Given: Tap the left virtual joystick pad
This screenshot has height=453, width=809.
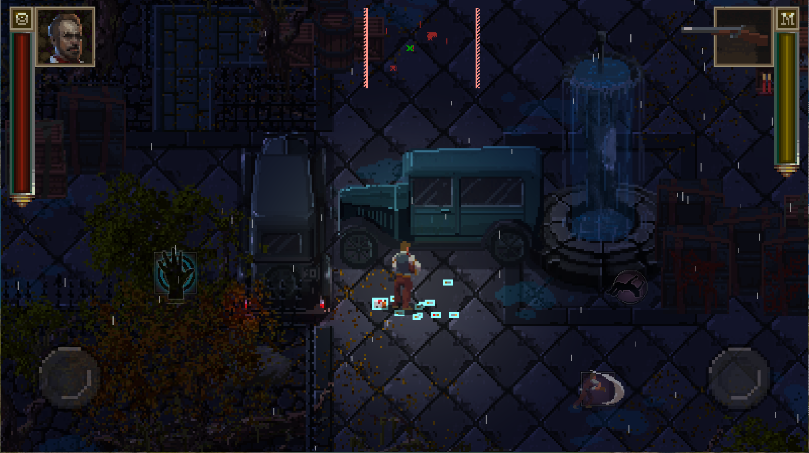Looking at the screenshot, I should coord(68,376).
